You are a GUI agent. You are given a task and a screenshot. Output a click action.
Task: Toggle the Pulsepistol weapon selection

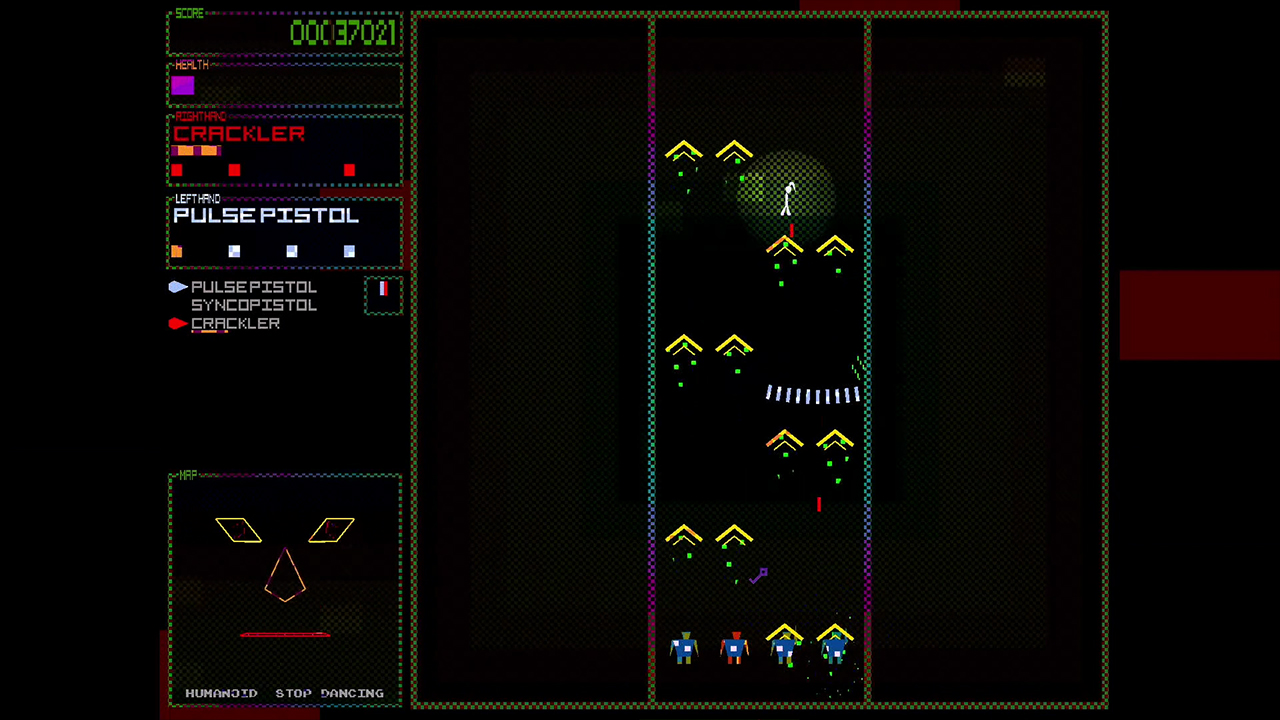[x=253, y=287]
